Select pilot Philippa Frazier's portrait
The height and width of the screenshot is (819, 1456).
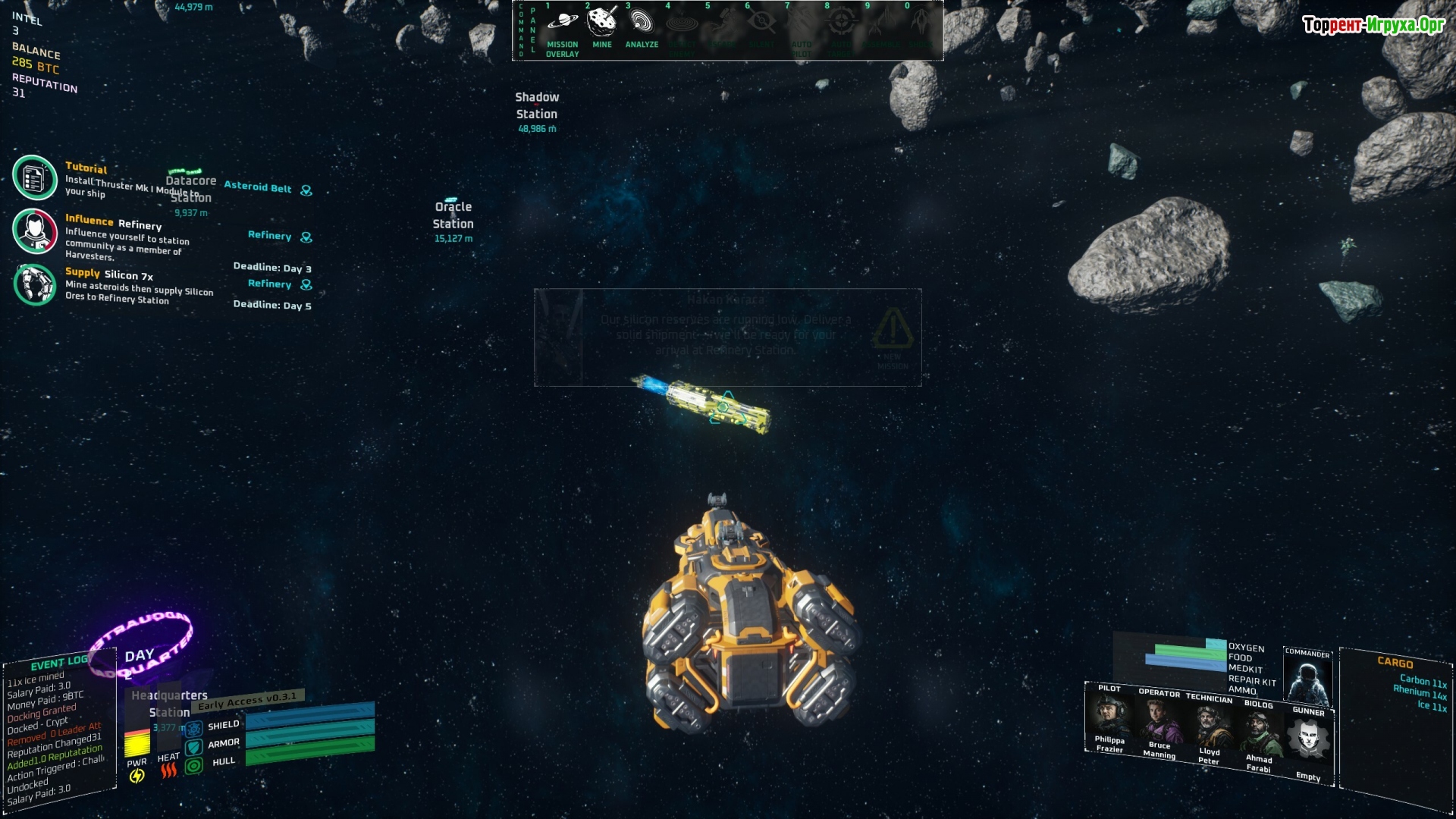1109,717
